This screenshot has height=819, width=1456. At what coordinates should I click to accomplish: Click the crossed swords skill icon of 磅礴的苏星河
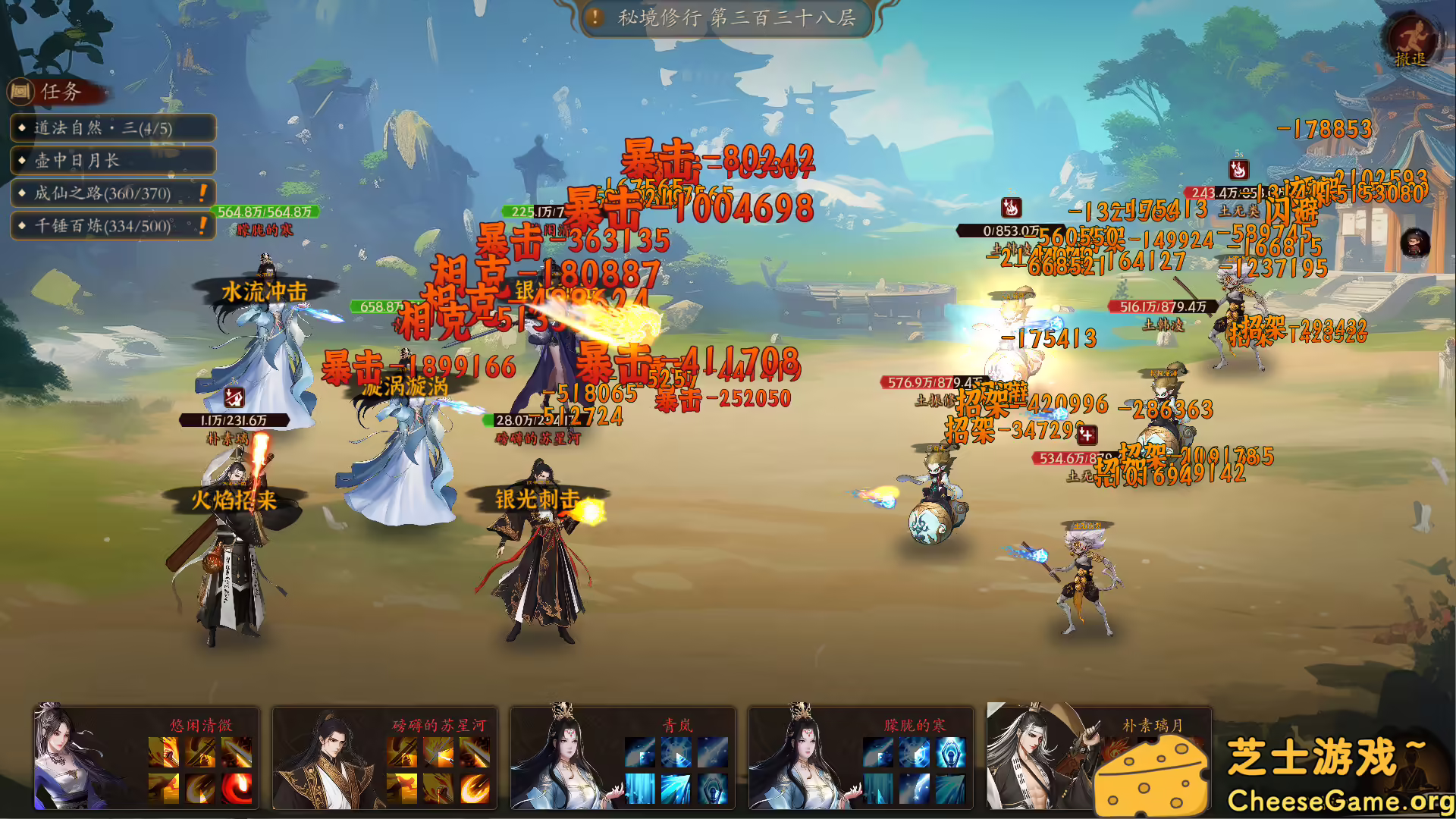click(402, 753)
